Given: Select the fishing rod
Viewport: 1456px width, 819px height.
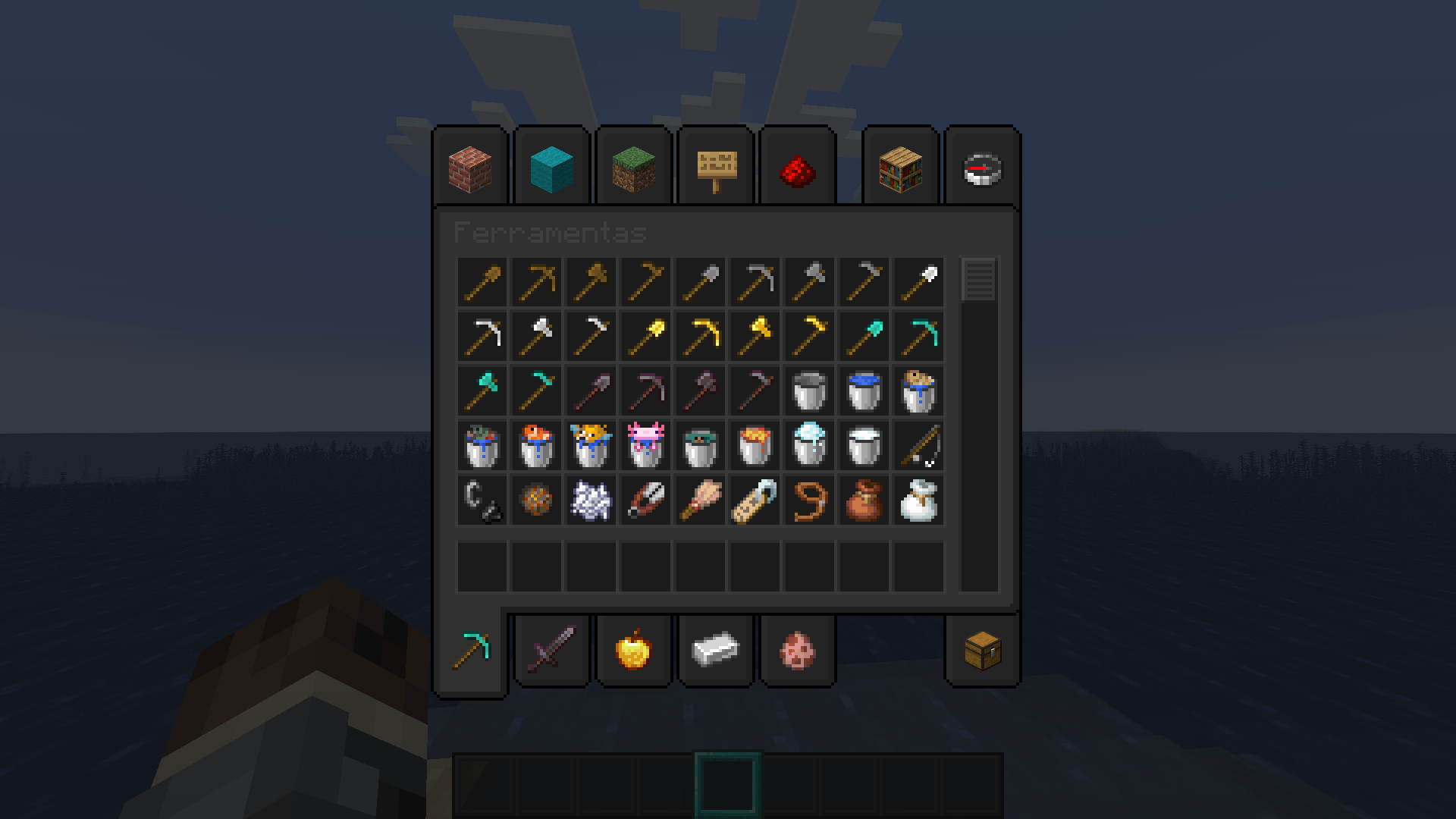Looking at the screenshot, I should [916, 446].
